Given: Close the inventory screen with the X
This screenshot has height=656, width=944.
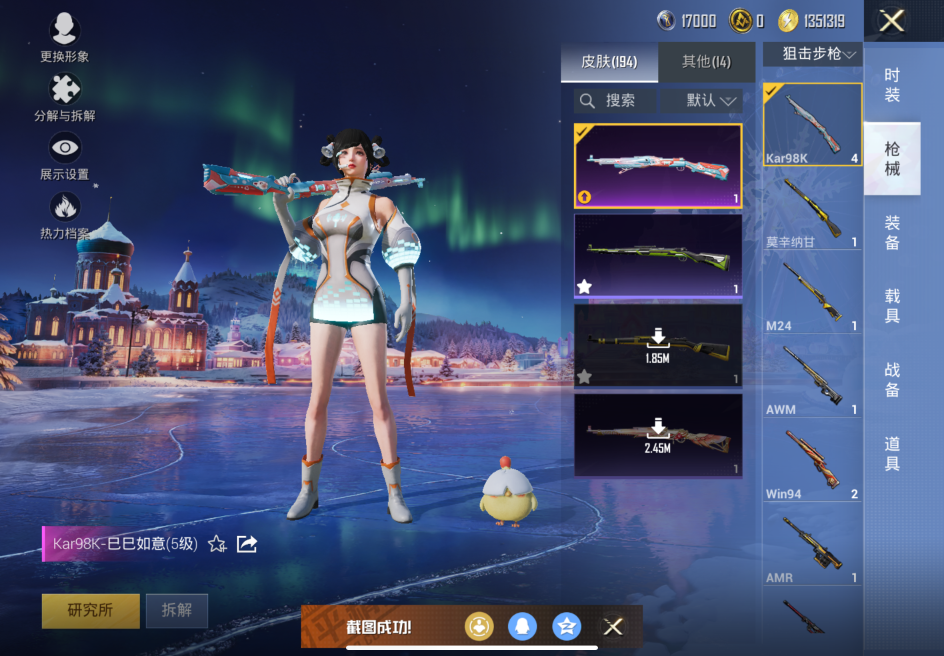Looking at the screenshot, I should (892, 21).
